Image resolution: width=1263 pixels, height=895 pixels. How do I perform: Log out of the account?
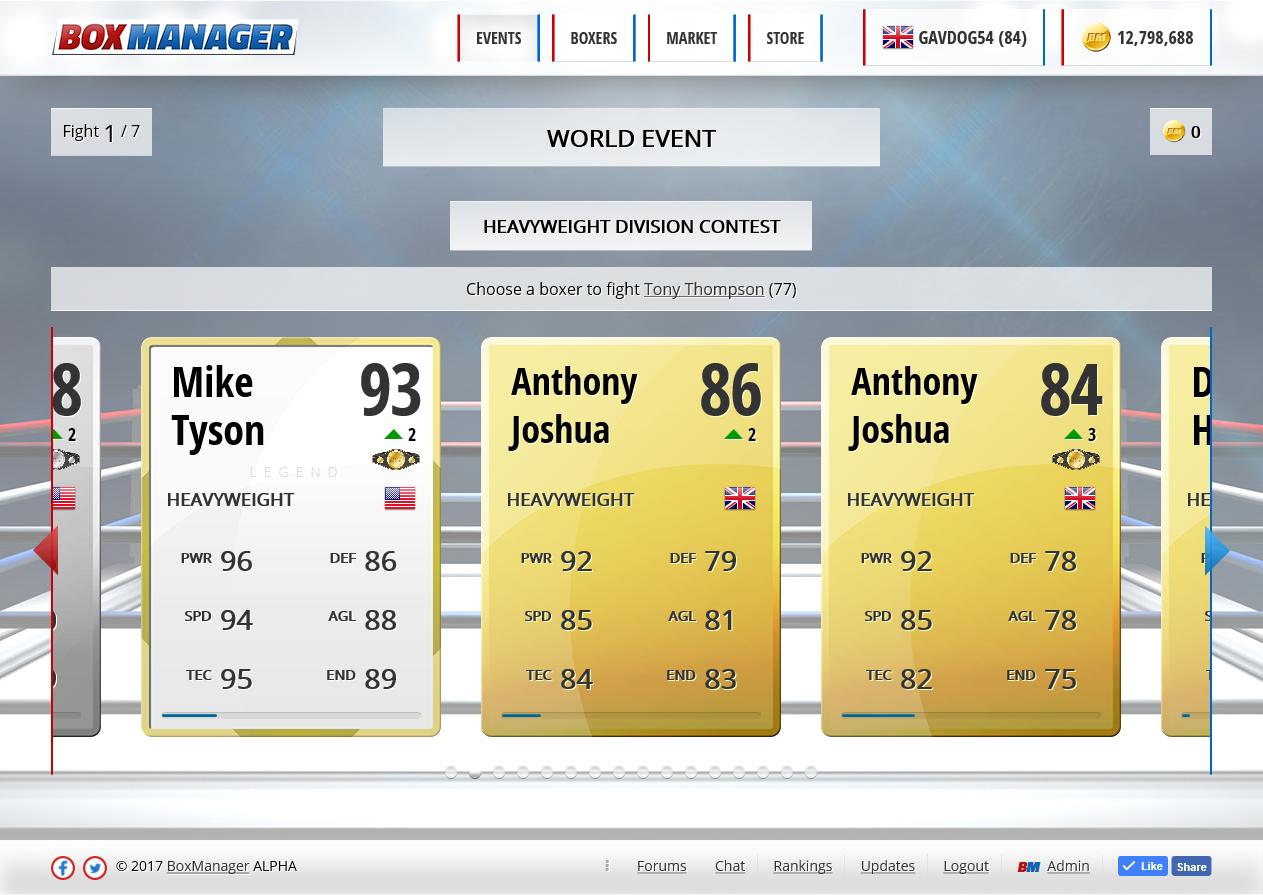click(965, 866)
